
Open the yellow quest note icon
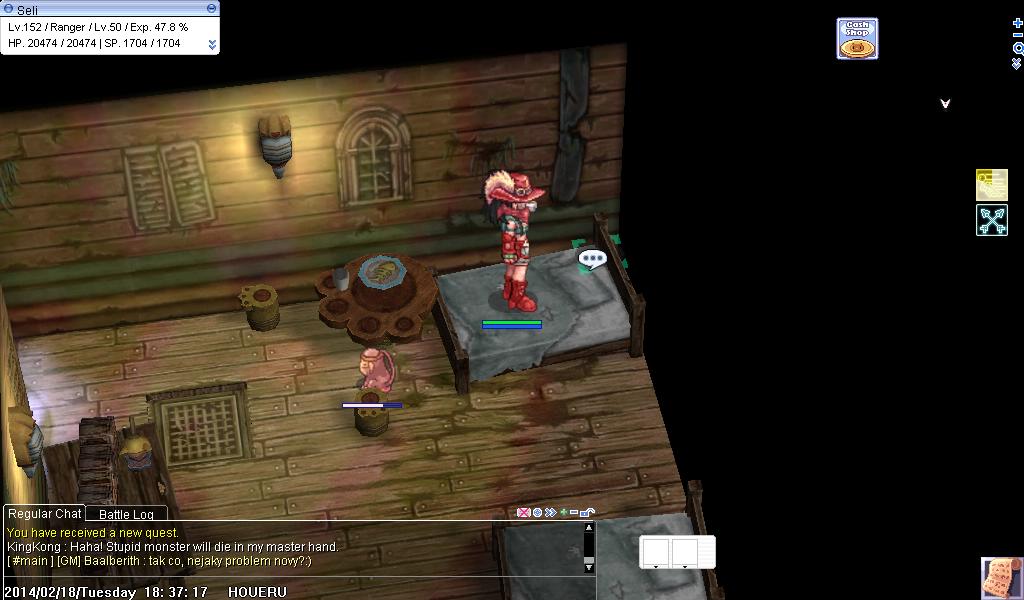(x=991, y=185)
